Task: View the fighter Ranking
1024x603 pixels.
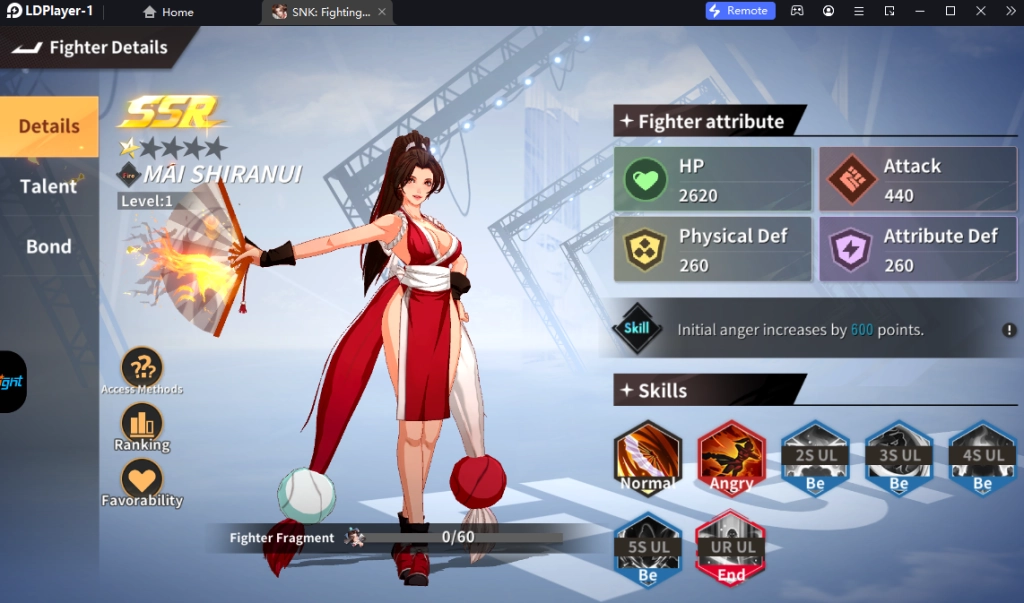Action: (142, 425)
